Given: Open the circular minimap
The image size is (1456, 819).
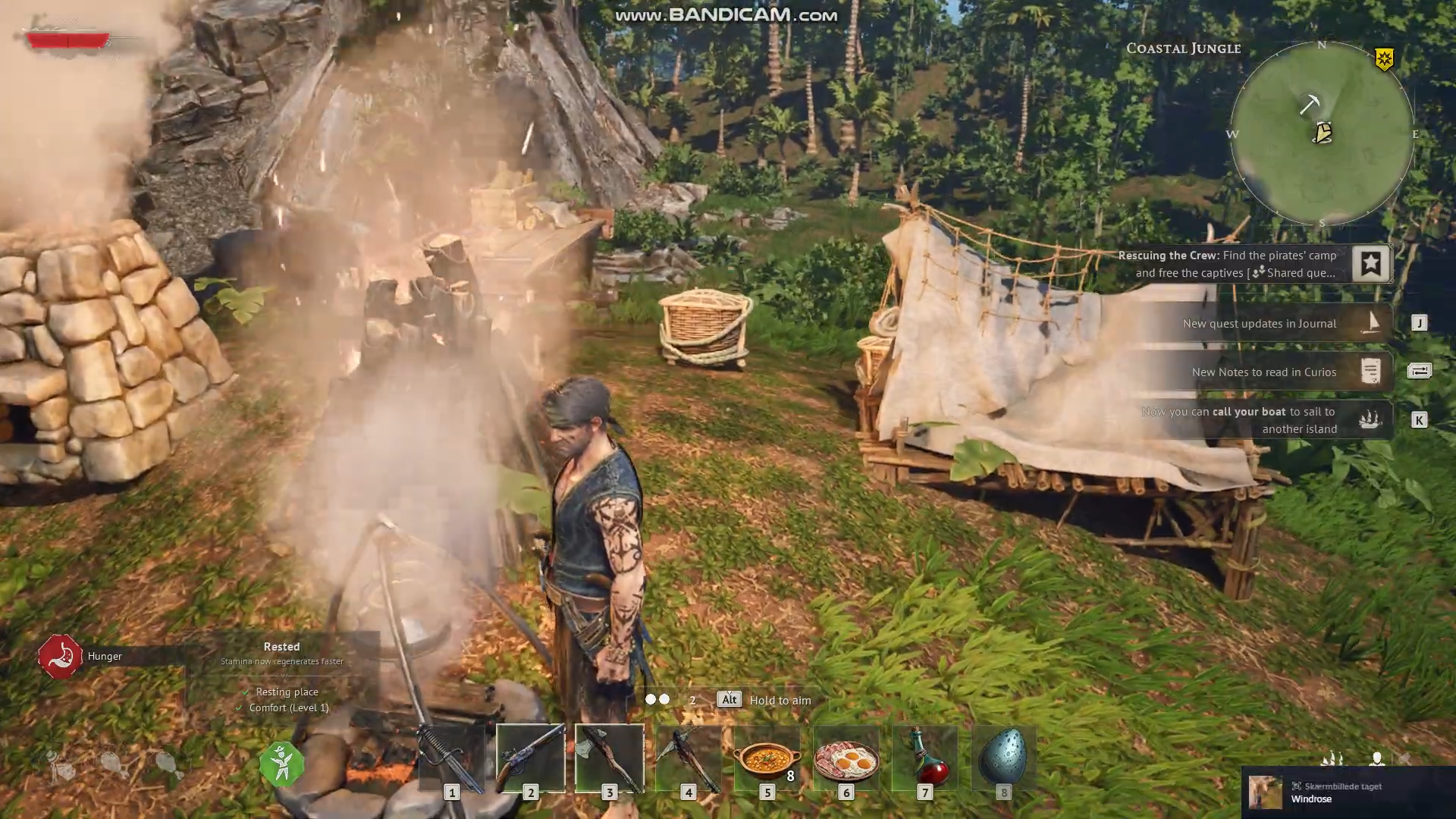Looking at the screenshot, I should tap(1322, 134).
